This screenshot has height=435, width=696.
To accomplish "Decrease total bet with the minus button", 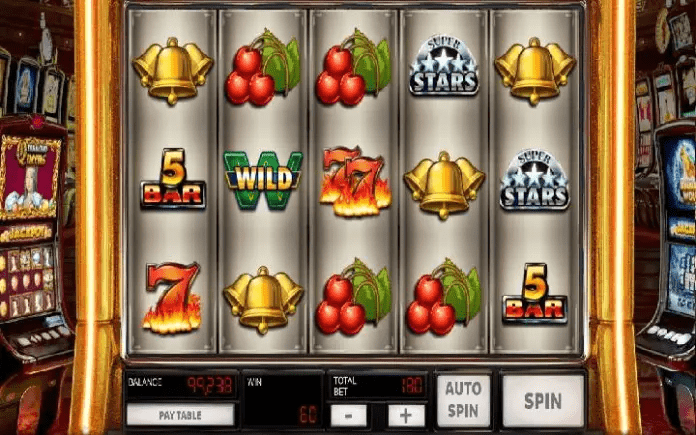I will (348, 415).
